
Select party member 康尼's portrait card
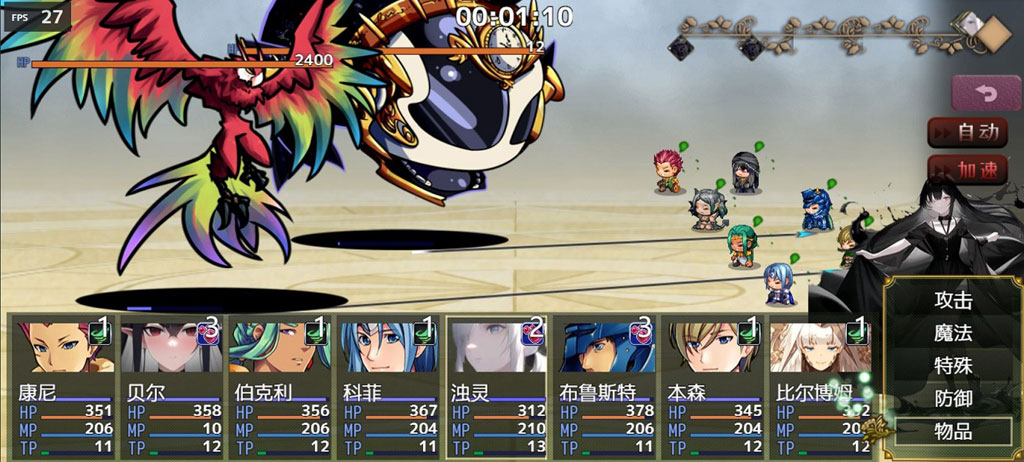coord(64,385)
